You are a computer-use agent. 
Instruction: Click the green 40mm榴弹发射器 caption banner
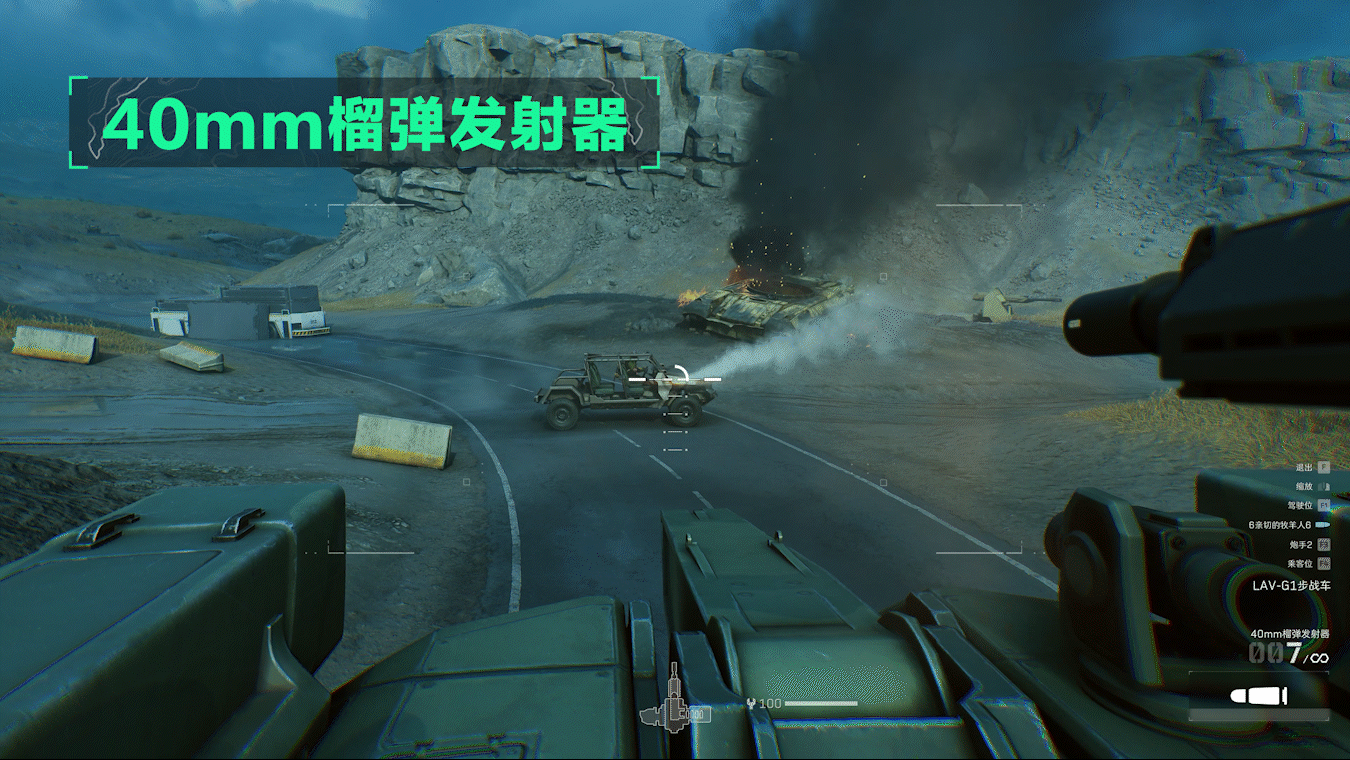[x=365, y=125]
